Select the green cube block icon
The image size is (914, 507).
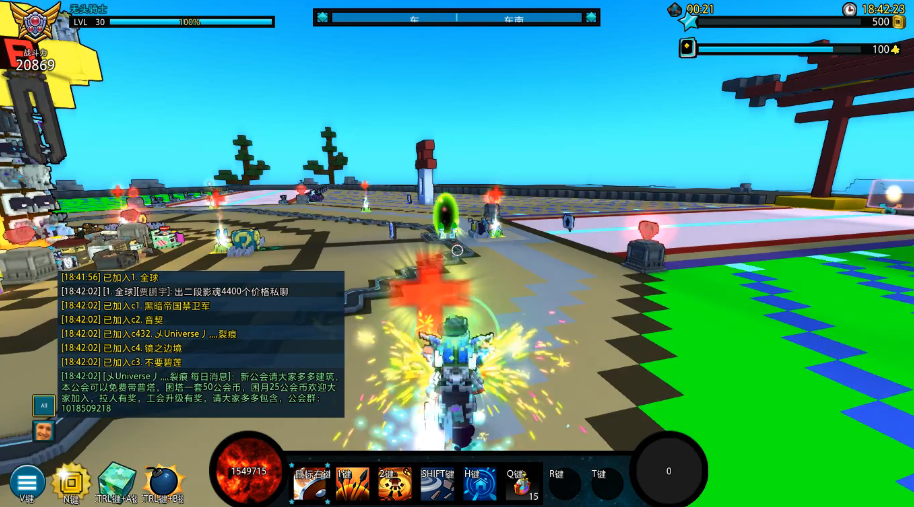click(116, 481)
